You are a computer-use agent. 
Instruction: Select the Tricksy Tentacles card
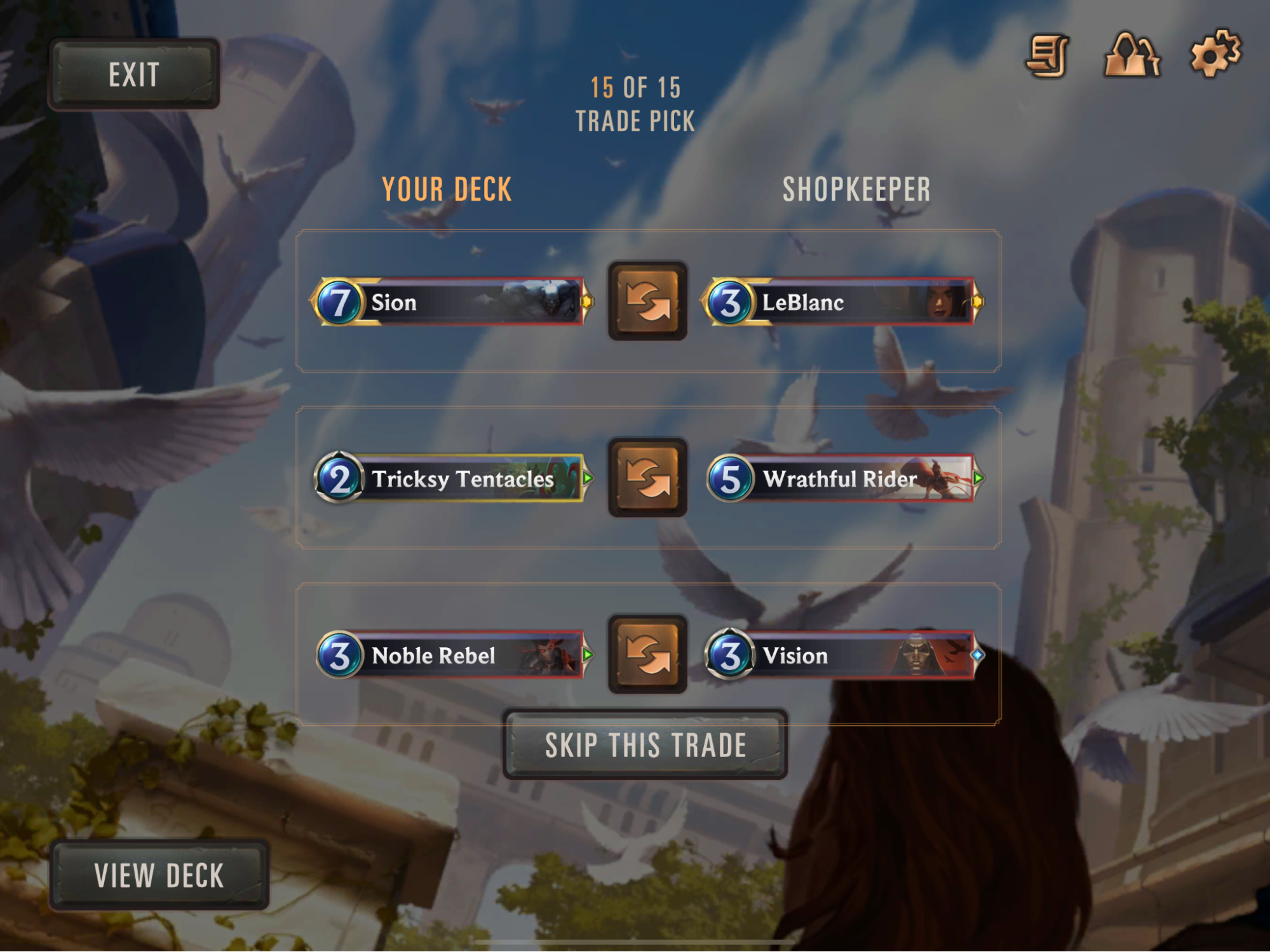tap(451, 478)
